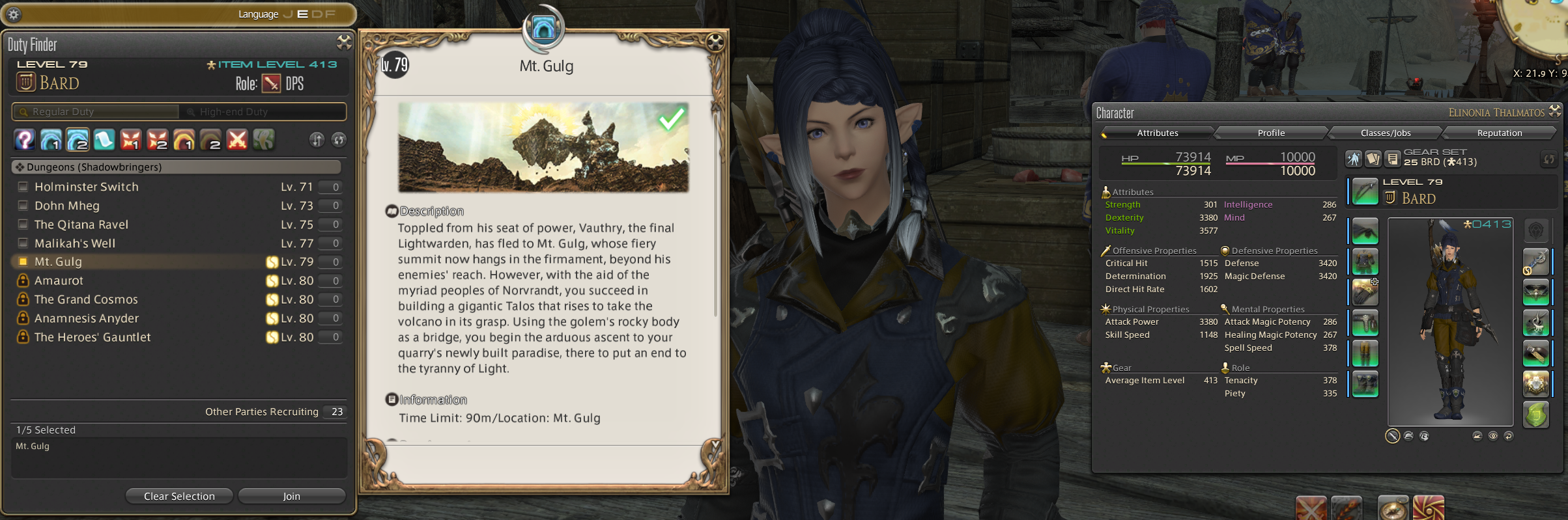Image resolution: width=1568 pixels, height=520 pixels.
Task: Close the Mt. Gulg description panel
Action: point(715,43)
